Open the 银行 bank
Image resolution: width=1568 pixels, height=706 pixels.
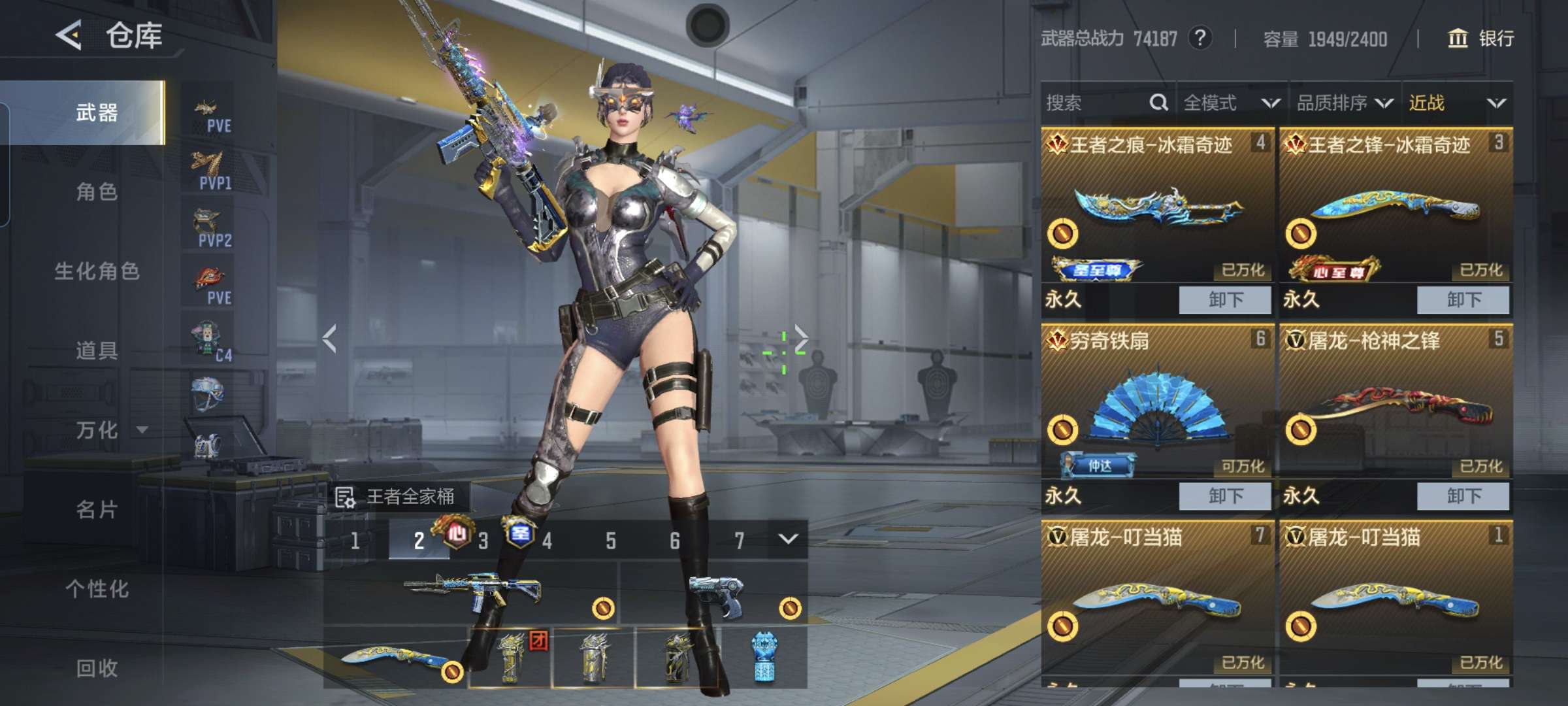pyautogui.click(x=1481, y=39)
